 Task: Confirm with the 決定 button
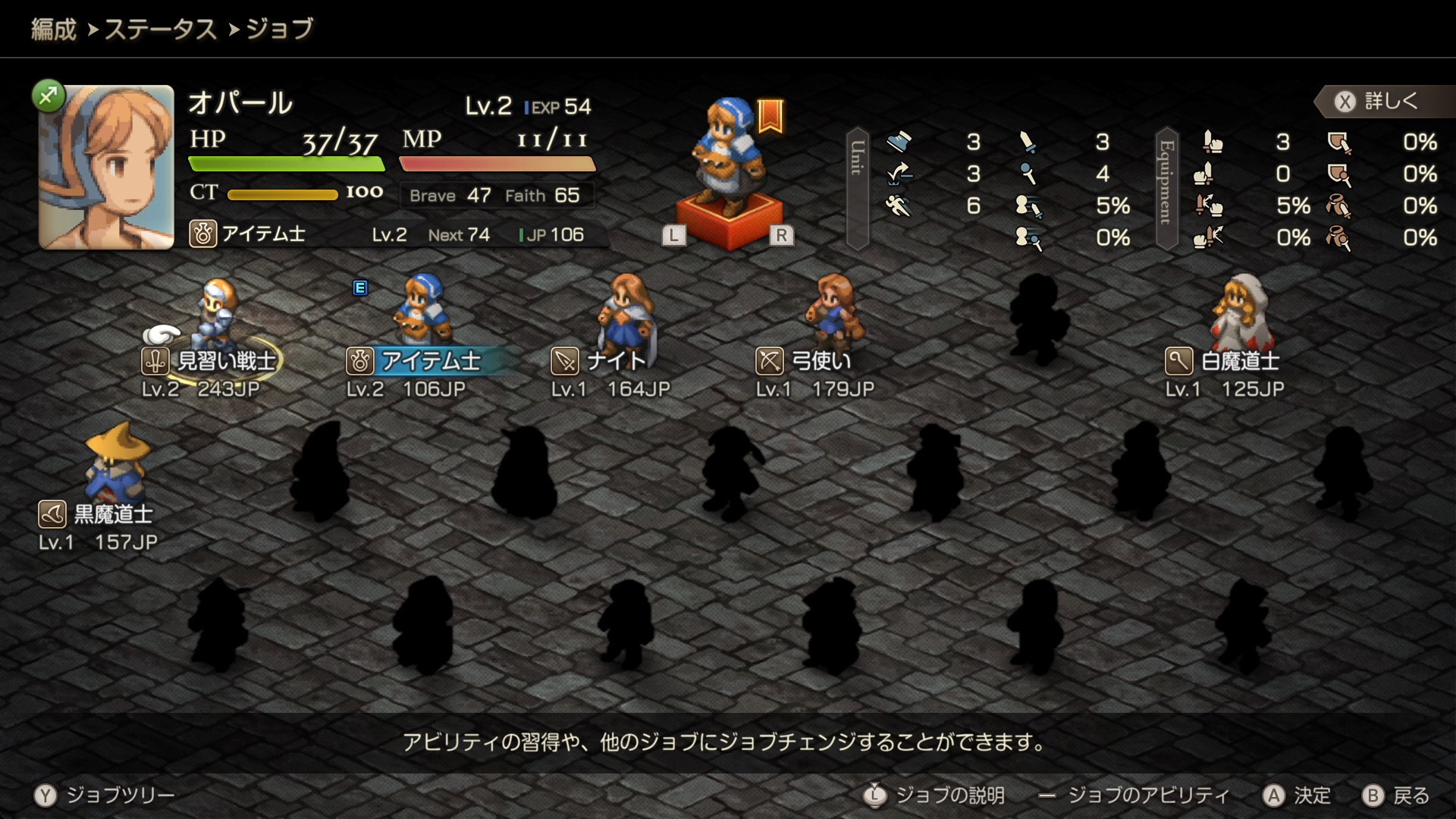coord(1297,795)
